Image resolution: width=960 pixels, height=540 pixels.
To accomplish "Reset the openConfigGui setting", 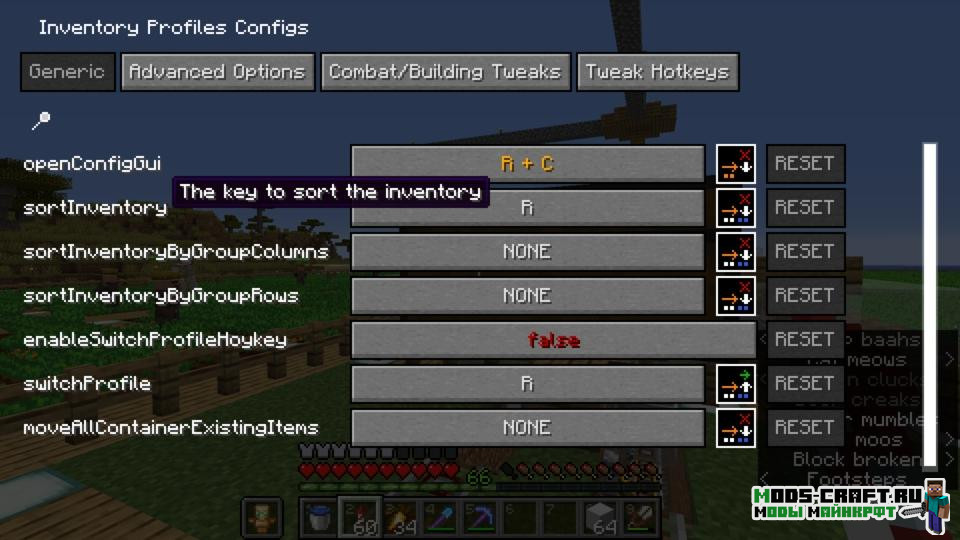I will point(805,164).
